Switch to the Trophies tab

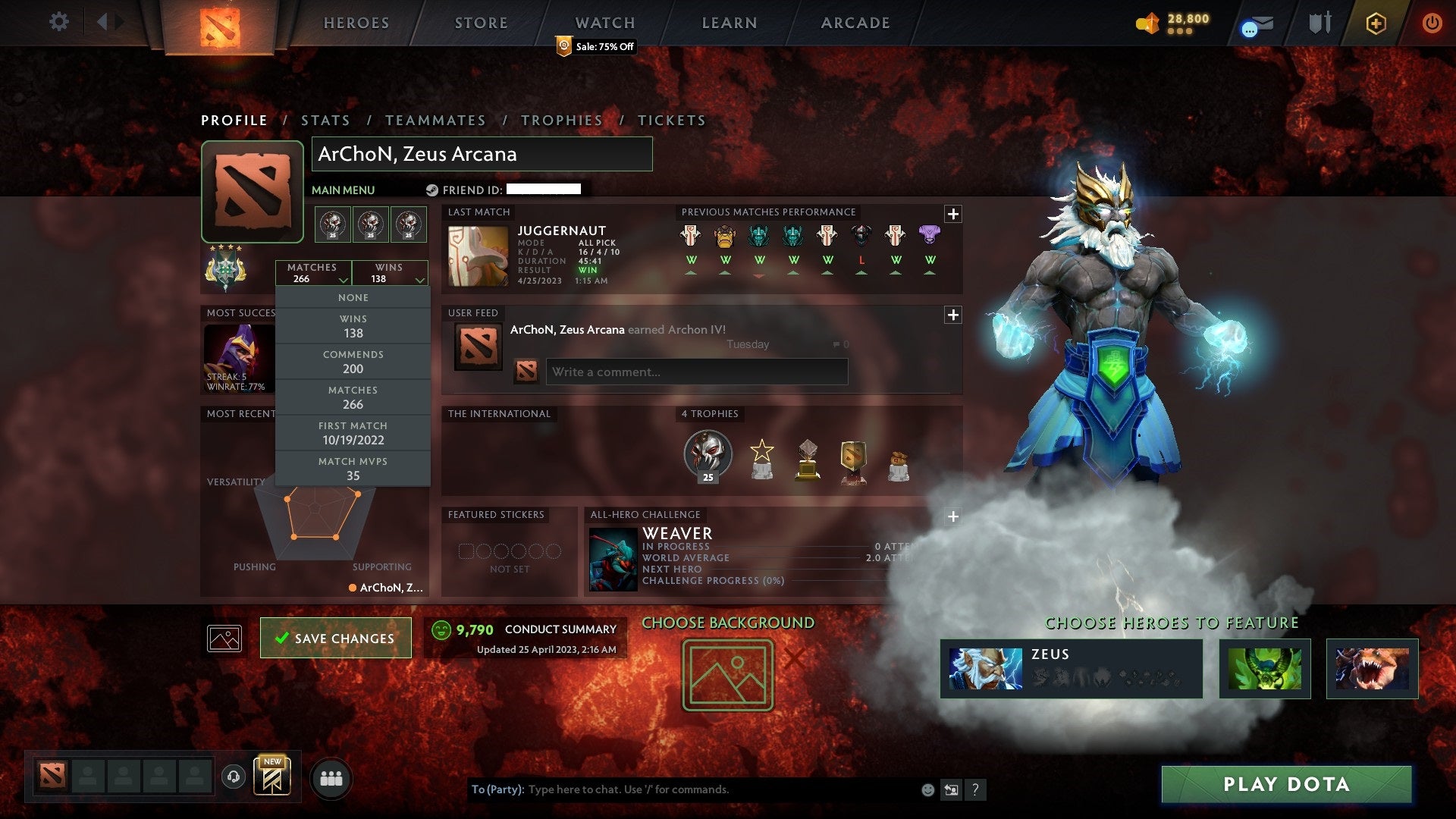click(x=561, y=120)
